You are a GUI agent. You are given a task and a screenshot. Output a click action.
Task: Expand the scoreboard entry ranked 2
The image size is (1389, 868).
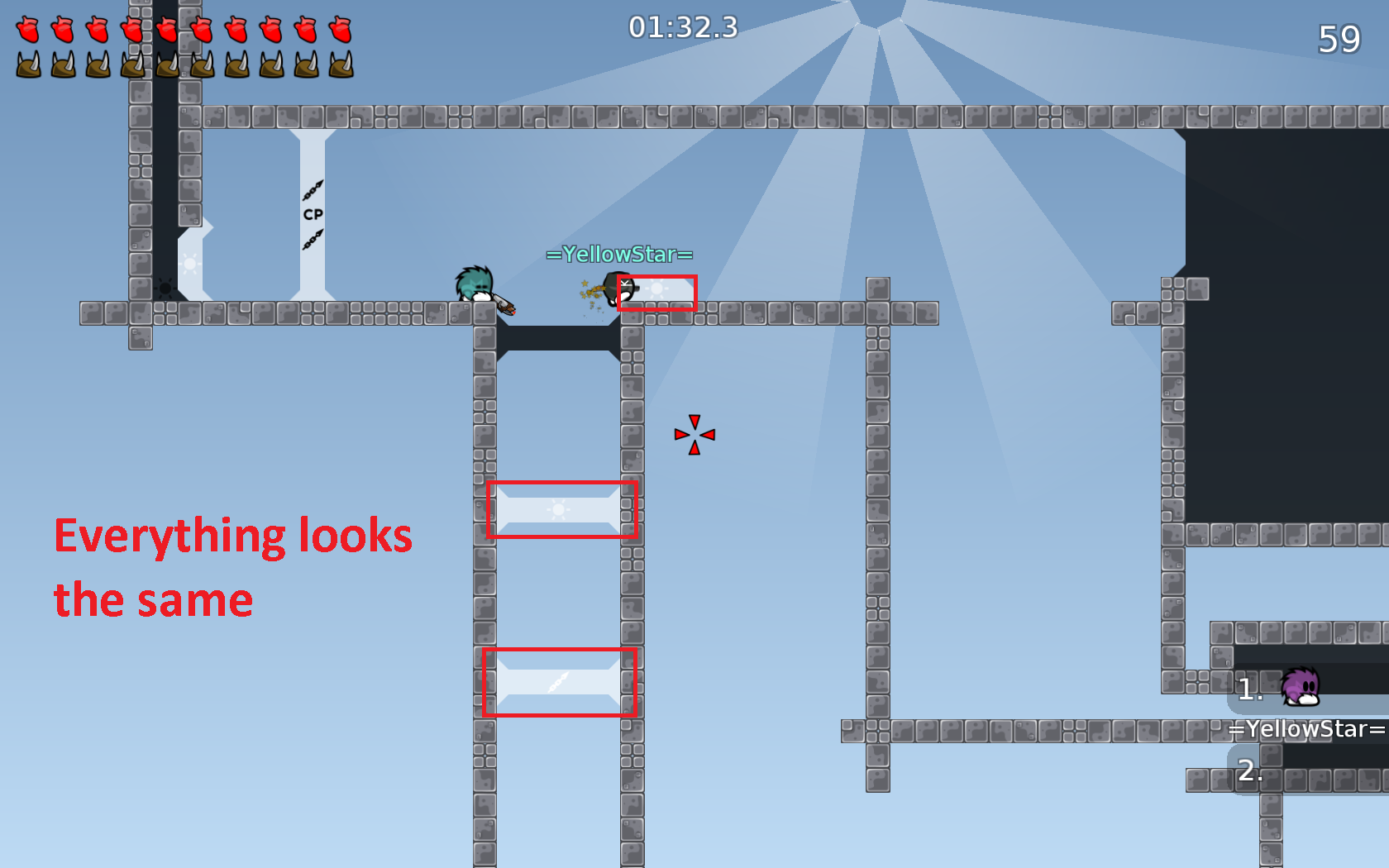tap(1249, 772)
